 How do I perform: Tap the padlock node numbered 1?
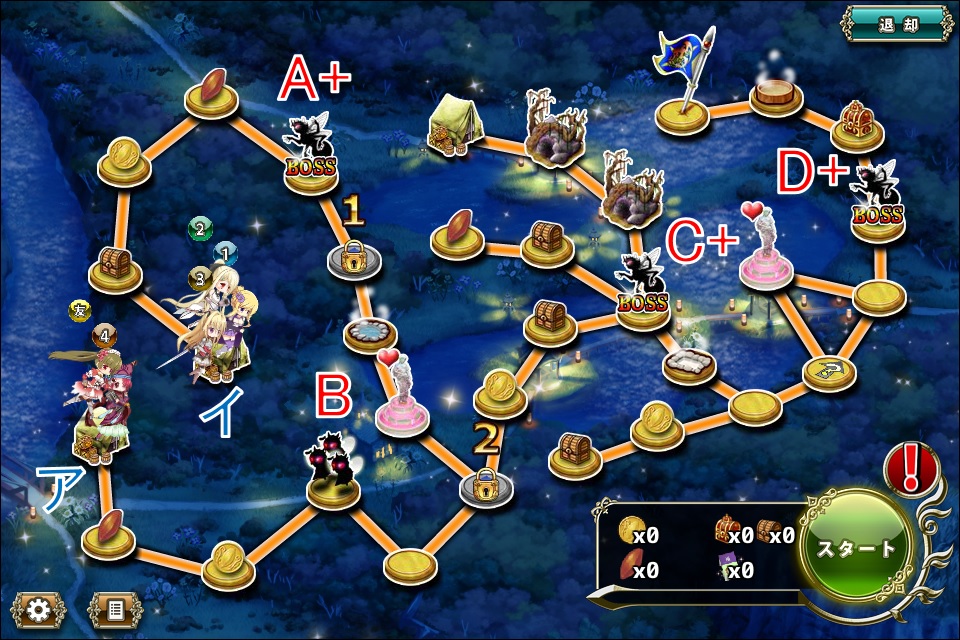352,258
